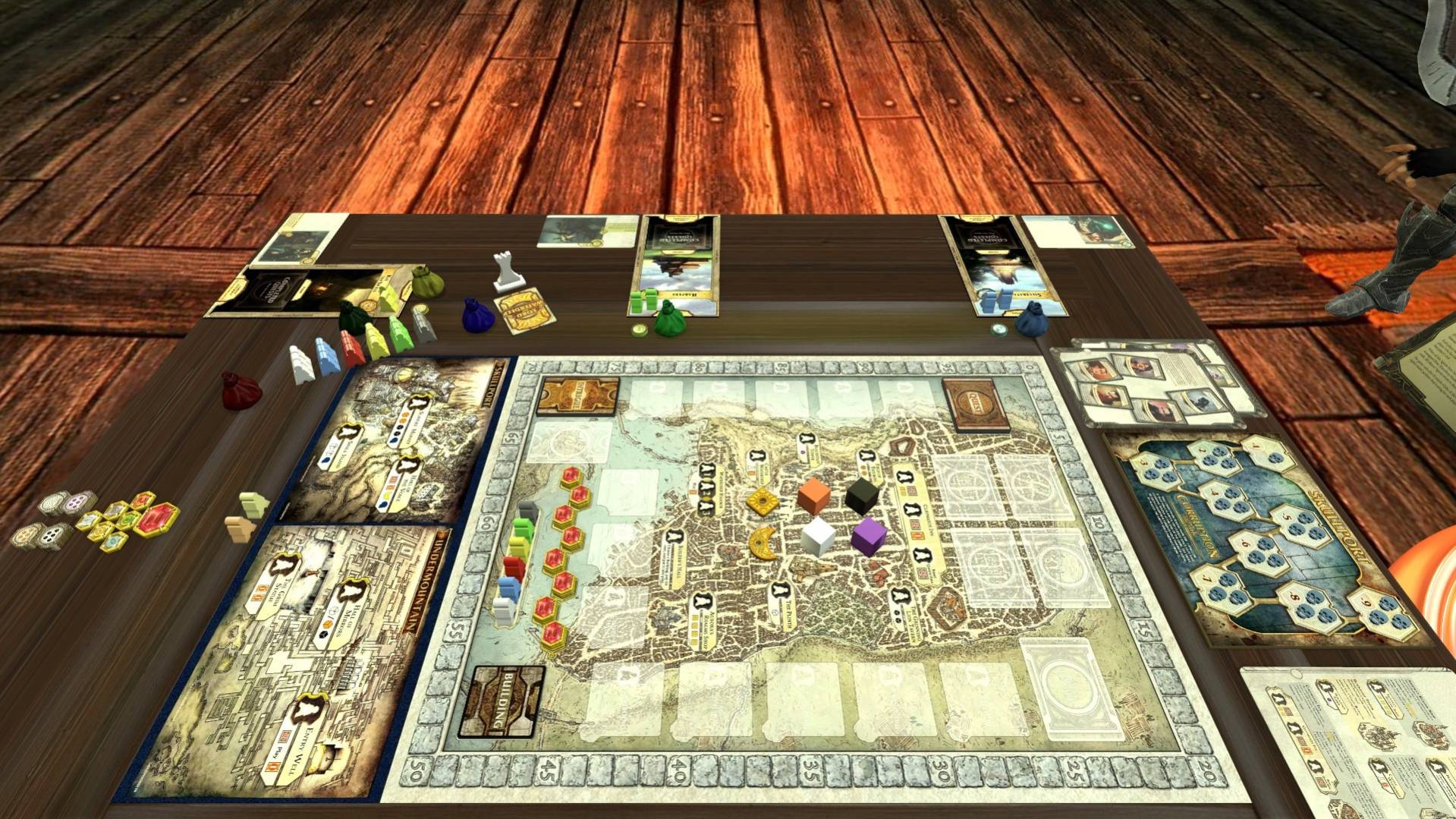1456x819 pixels.
Task: Select the purple adventurer cube
Action: point(868,534)
